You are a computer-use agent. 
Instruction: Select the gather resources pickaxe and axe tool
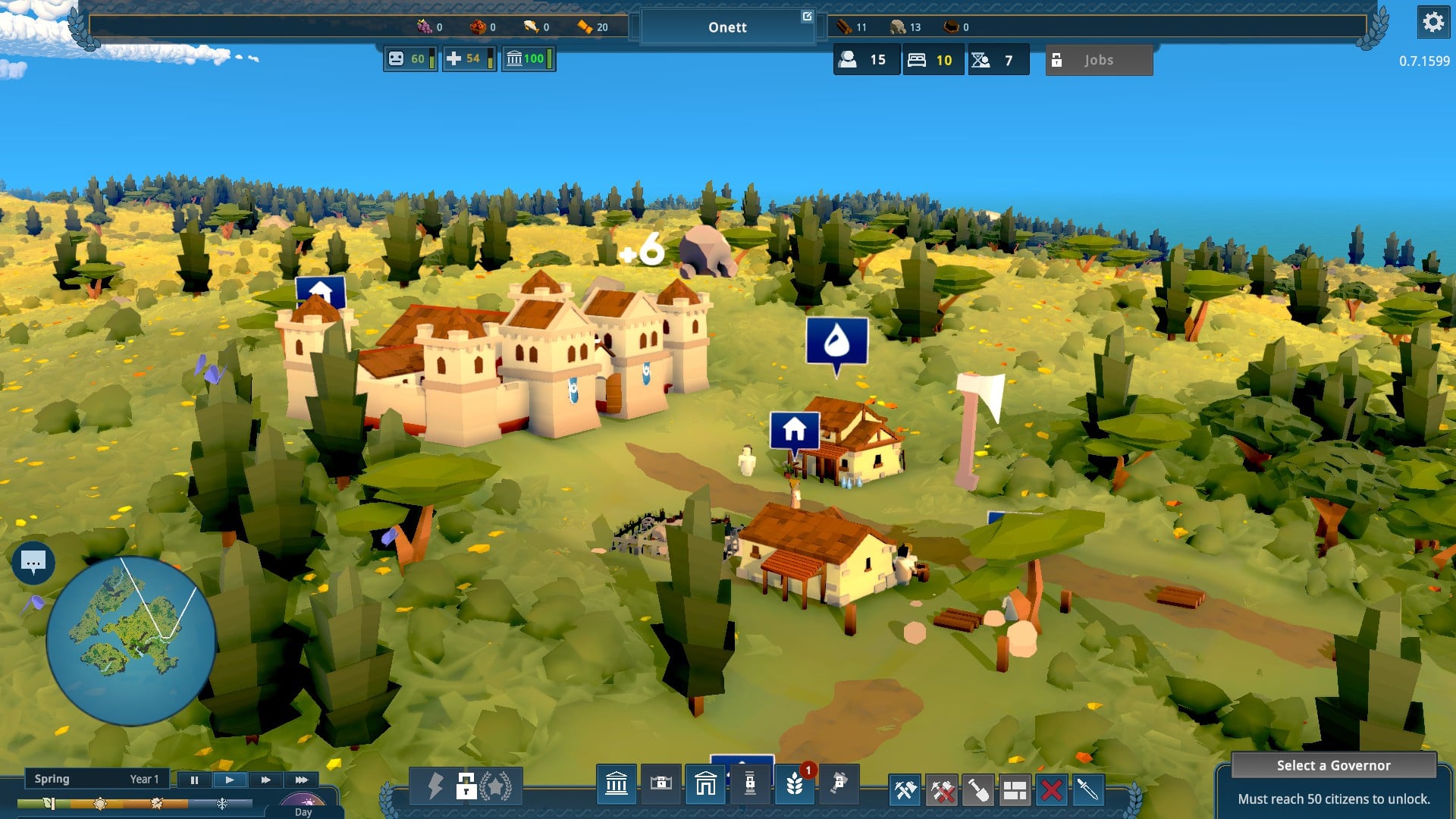[x=905, y=791]
